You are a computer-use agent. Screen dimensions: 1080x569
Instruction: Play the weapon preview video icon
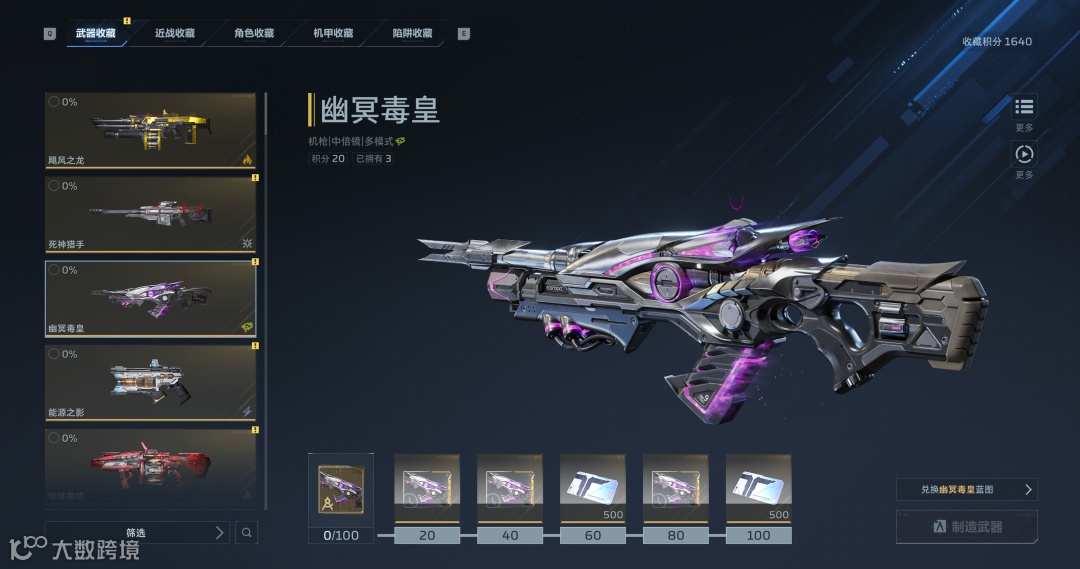(1024, 154)
